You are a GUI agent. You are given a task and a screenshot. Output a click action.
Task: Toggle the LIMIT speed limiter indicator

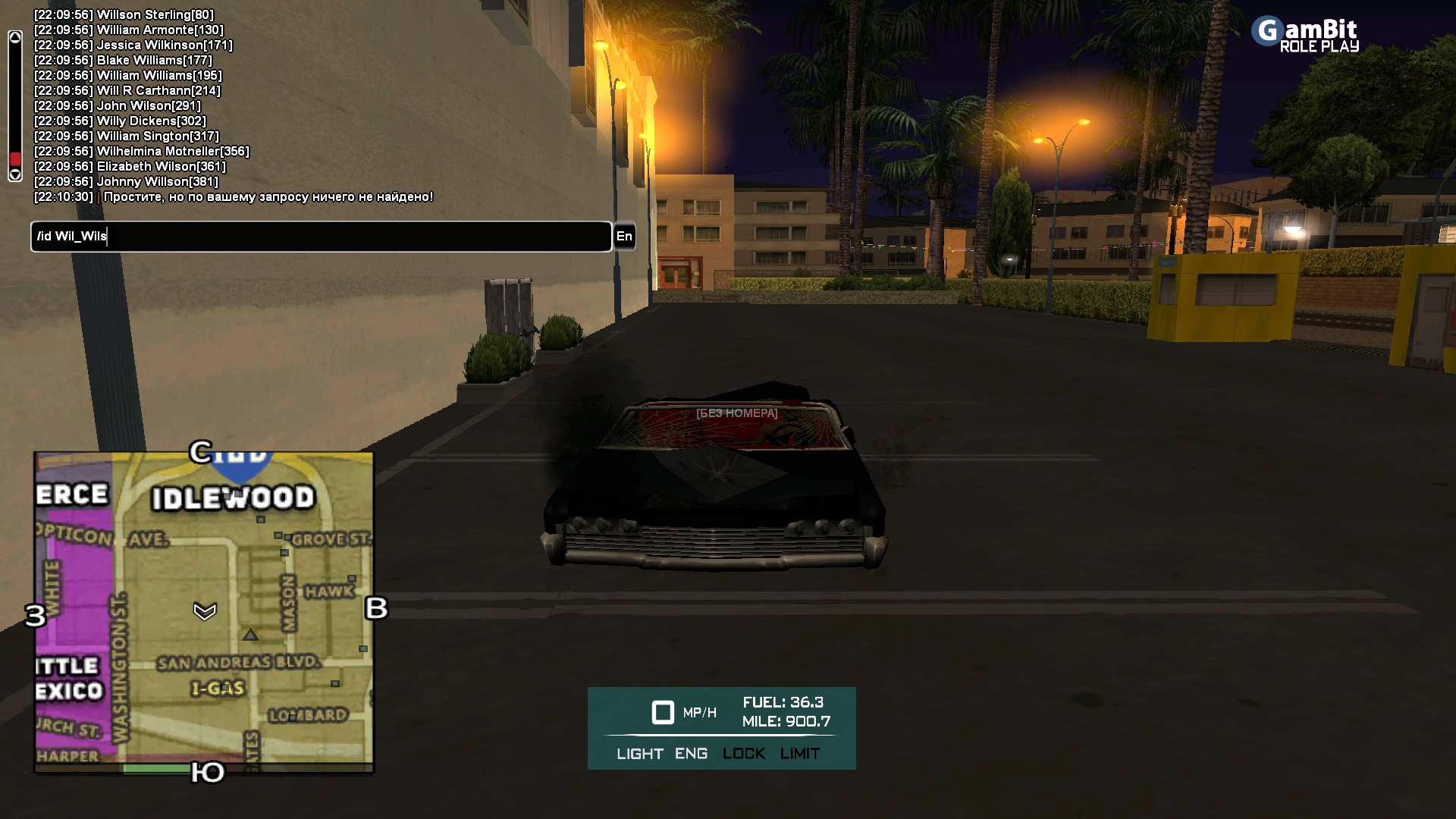tap(799, 754)
